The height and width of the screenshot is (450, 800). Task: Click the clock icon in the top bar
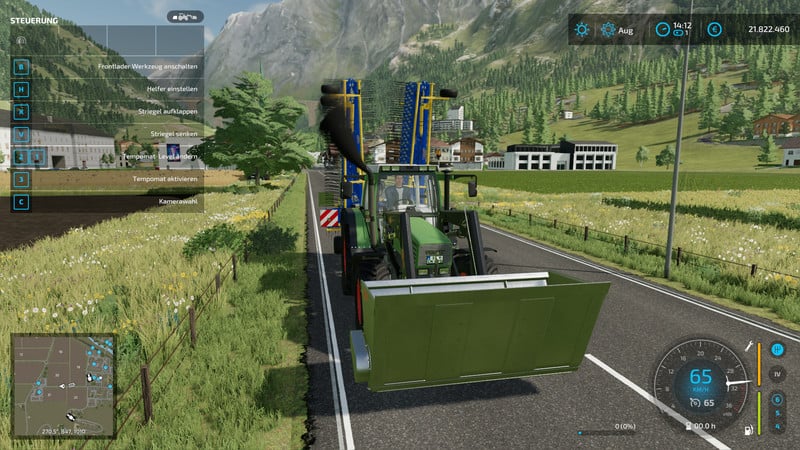pos(662,30)
